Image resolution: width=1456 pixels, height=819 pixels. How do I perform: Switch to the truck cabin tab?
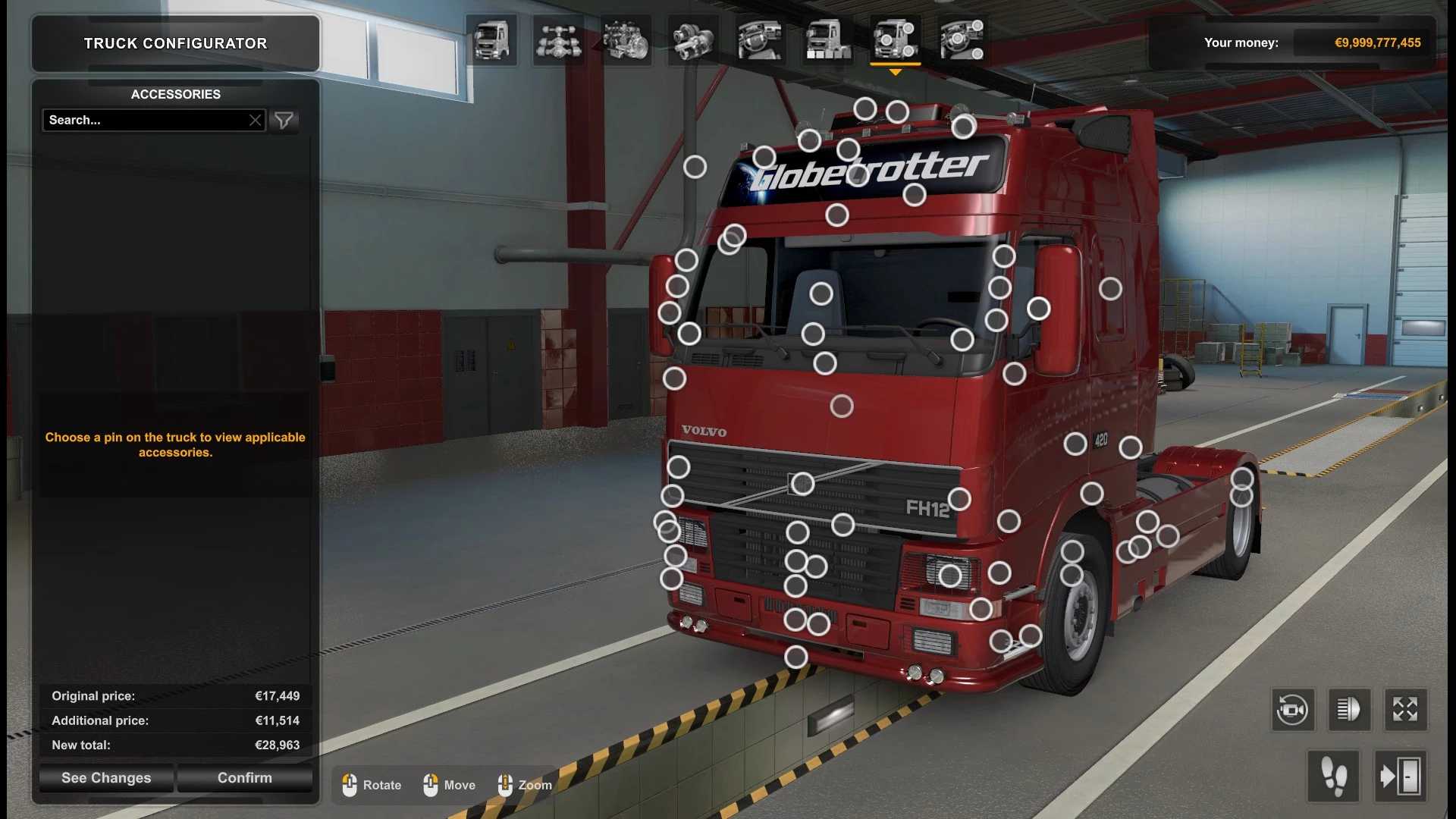[491, 40]
